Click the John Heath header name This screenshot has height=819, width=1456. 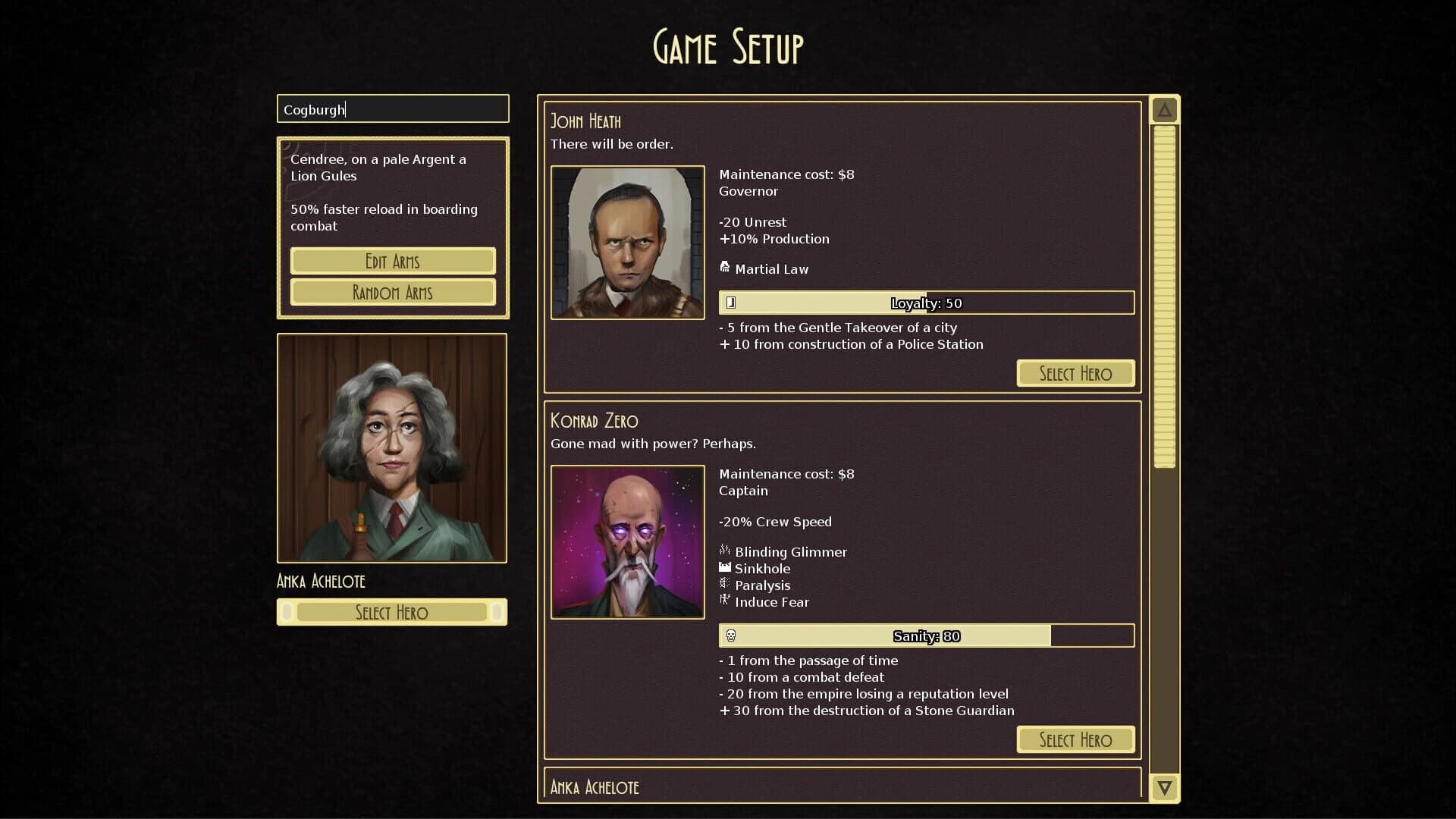[x=585, y=120]
